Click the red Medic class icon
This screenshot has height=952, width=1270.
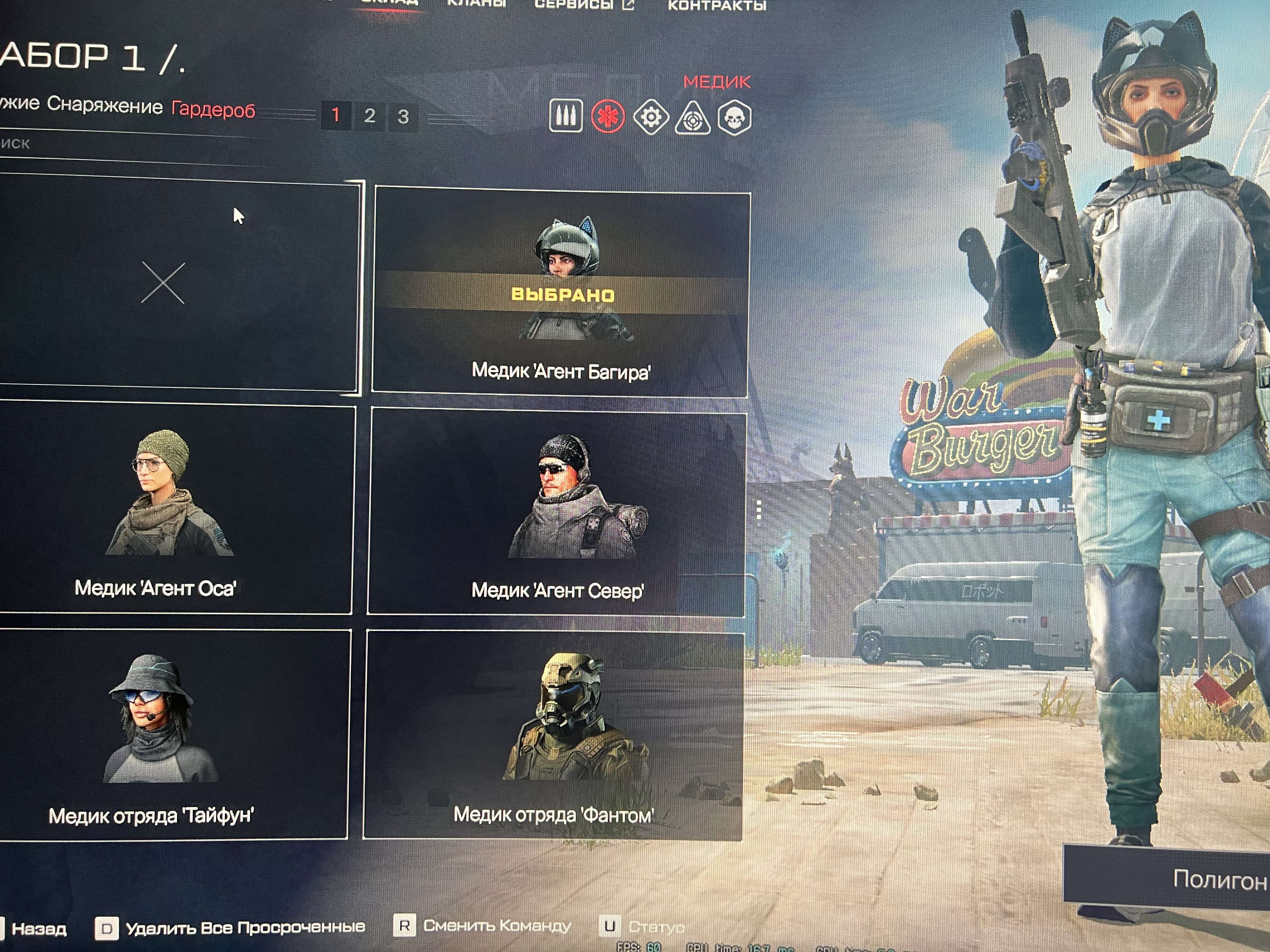click(609, 116)
